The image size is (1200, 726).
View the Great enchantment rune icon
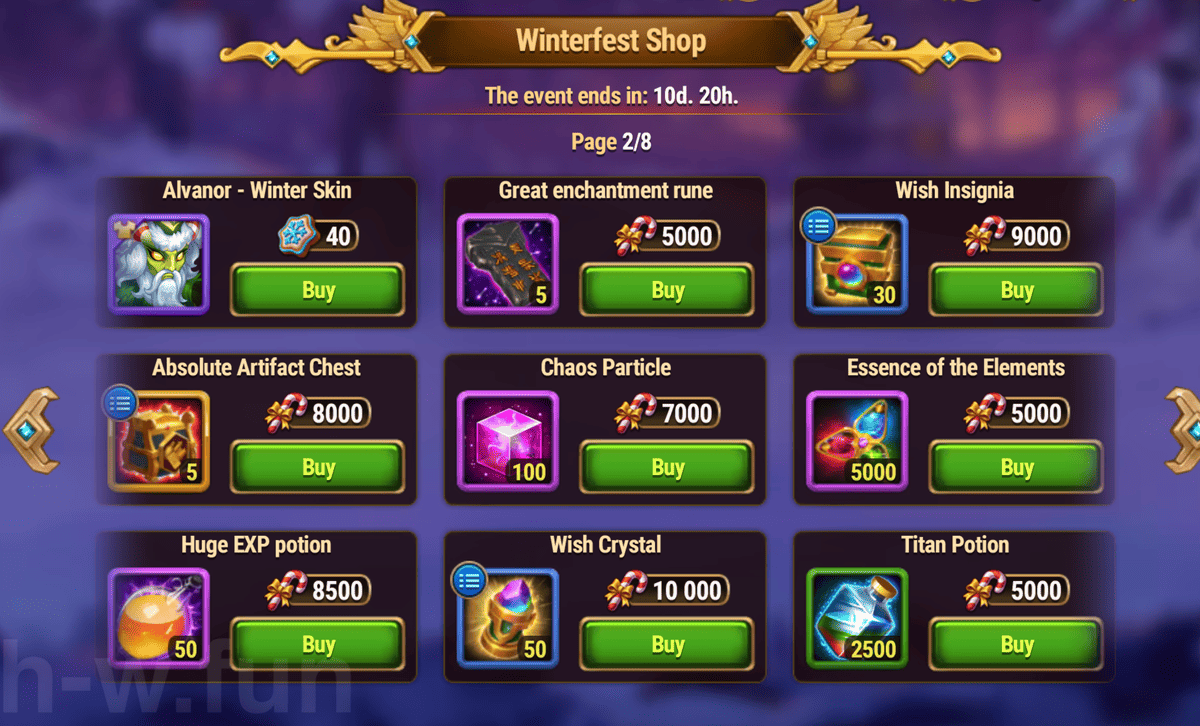[507, 264]
